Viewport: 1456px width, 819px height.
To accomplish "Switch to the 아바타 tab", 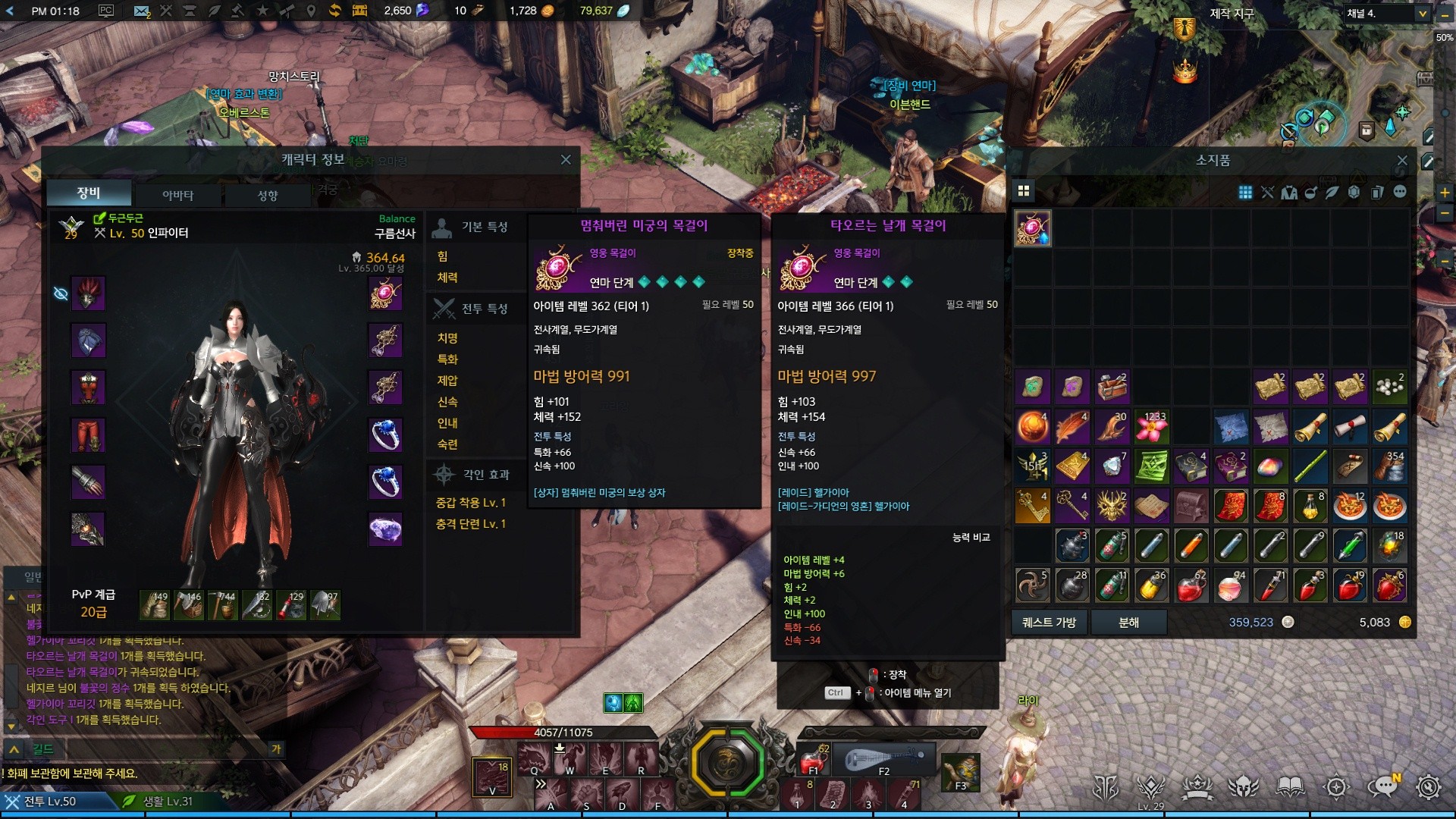I will [177, 195].
